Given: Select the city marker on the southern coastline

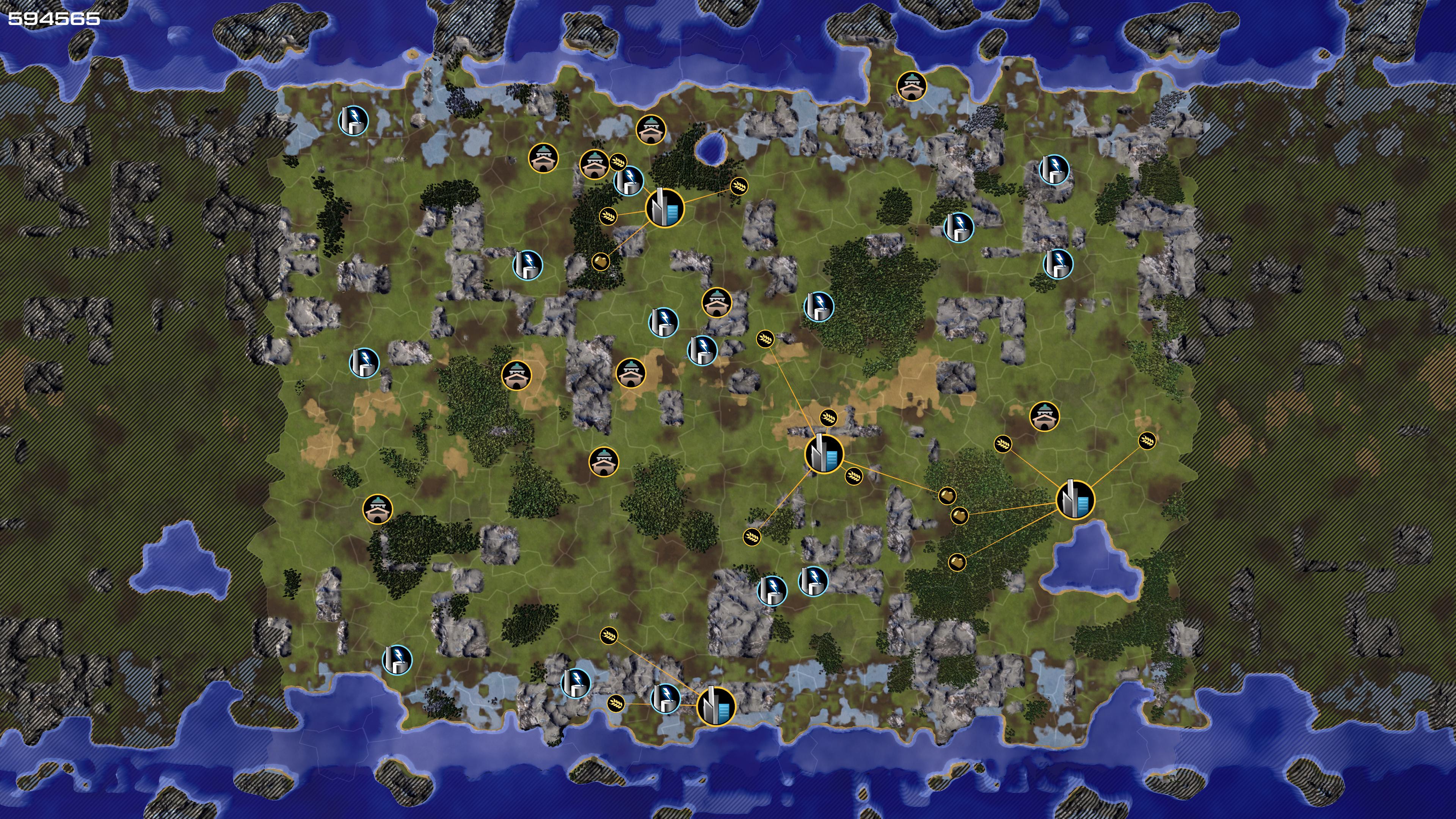Looking at the screenshot, I should [x=716, y=706].
